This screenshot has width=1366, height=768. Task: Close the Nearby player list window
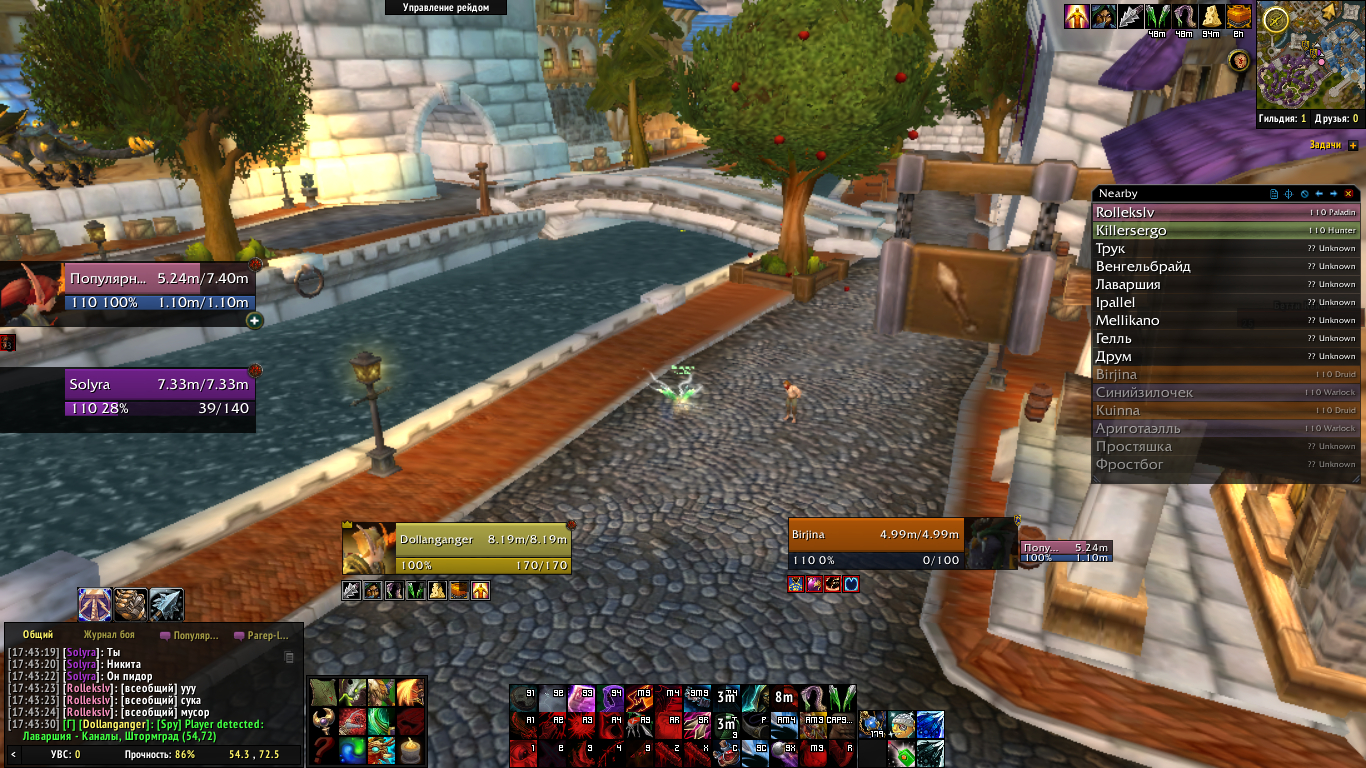pyautogui.click(x=1349, y=193)
